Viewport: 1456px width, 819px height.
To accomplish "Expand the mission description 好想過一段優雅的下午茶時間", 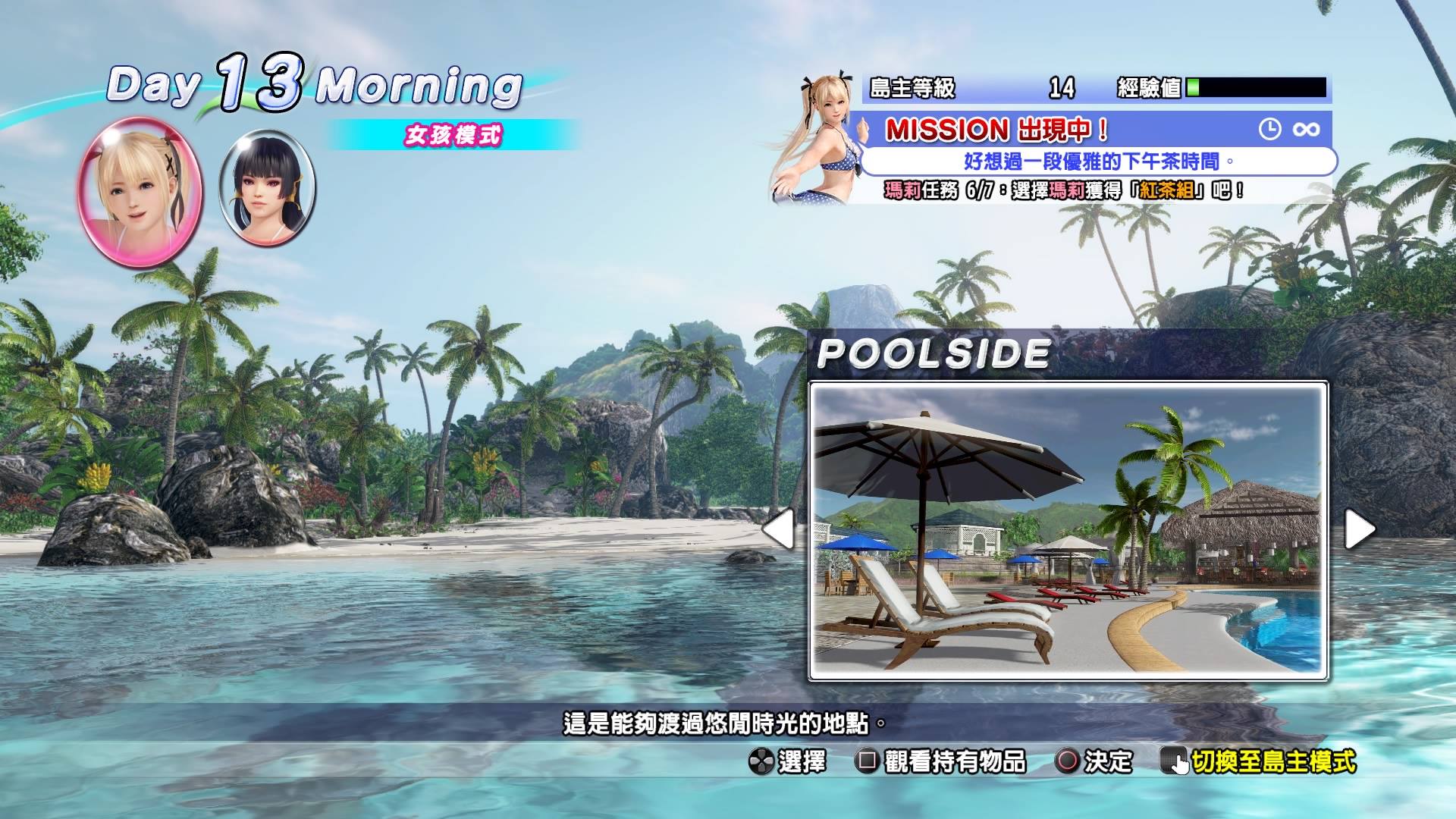I will [x=1094, y=160].
